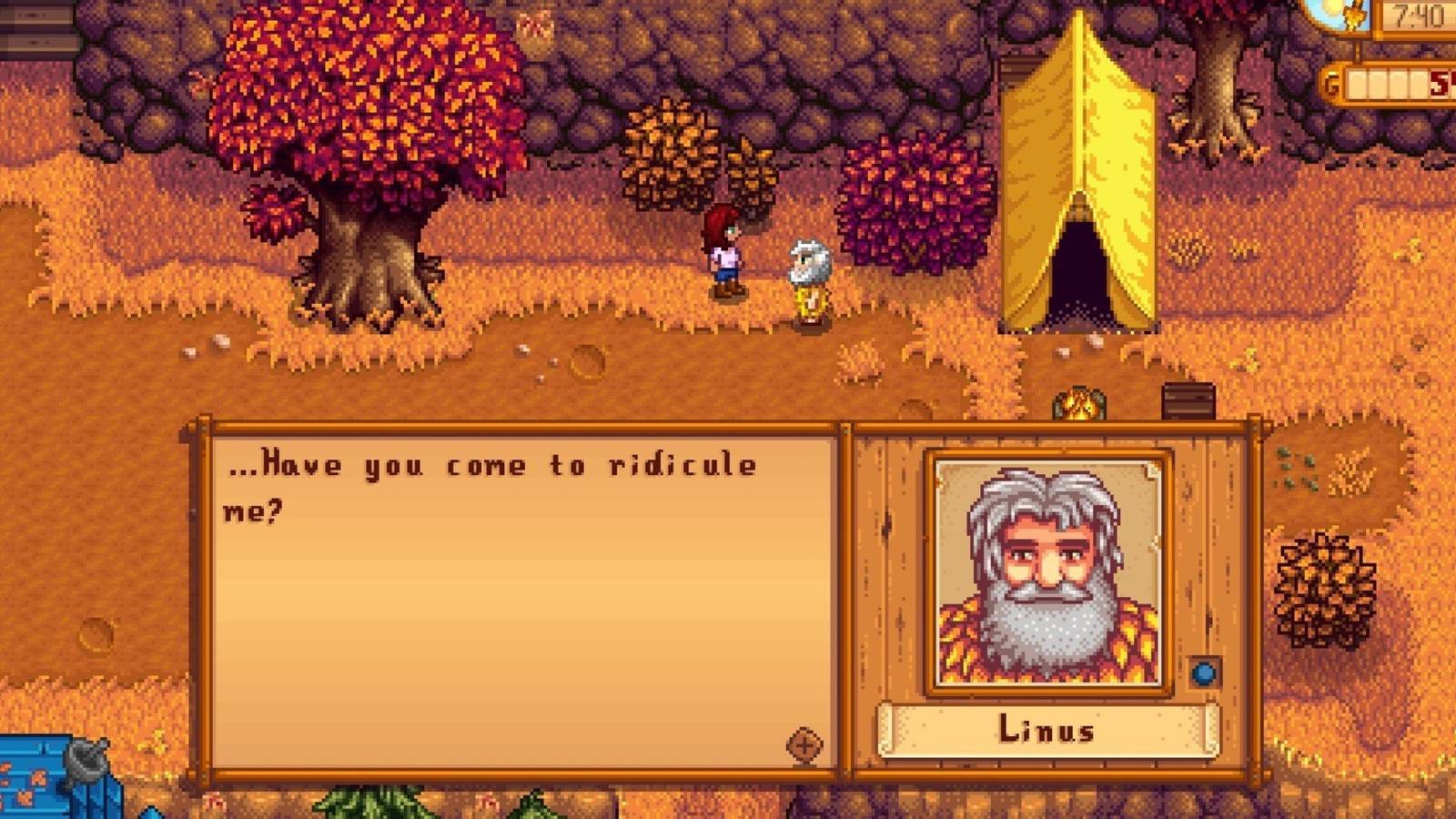This screenshot has width=1456, height=819.
Task: Click the lightning bolt on the clock display
Action: point(1354,14)
